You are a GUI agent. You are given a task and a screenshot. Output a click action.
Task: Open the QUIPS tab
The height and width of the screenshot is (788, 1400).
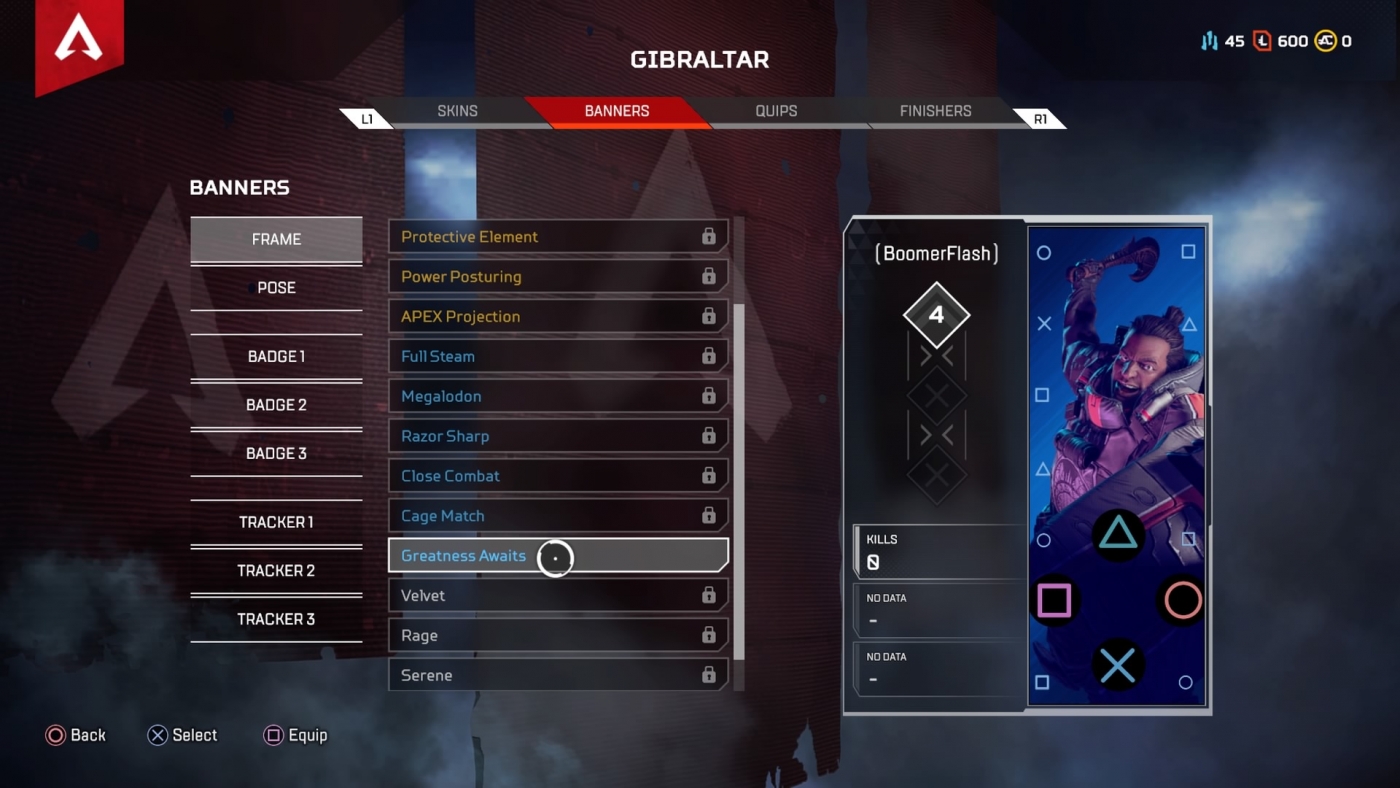pos(775,111)
